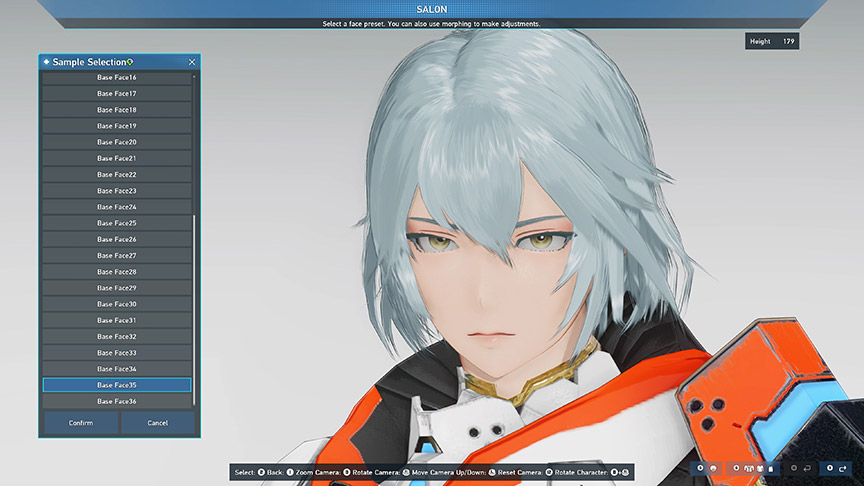Choose Base Face18 from the list

[x=117, y=110]
